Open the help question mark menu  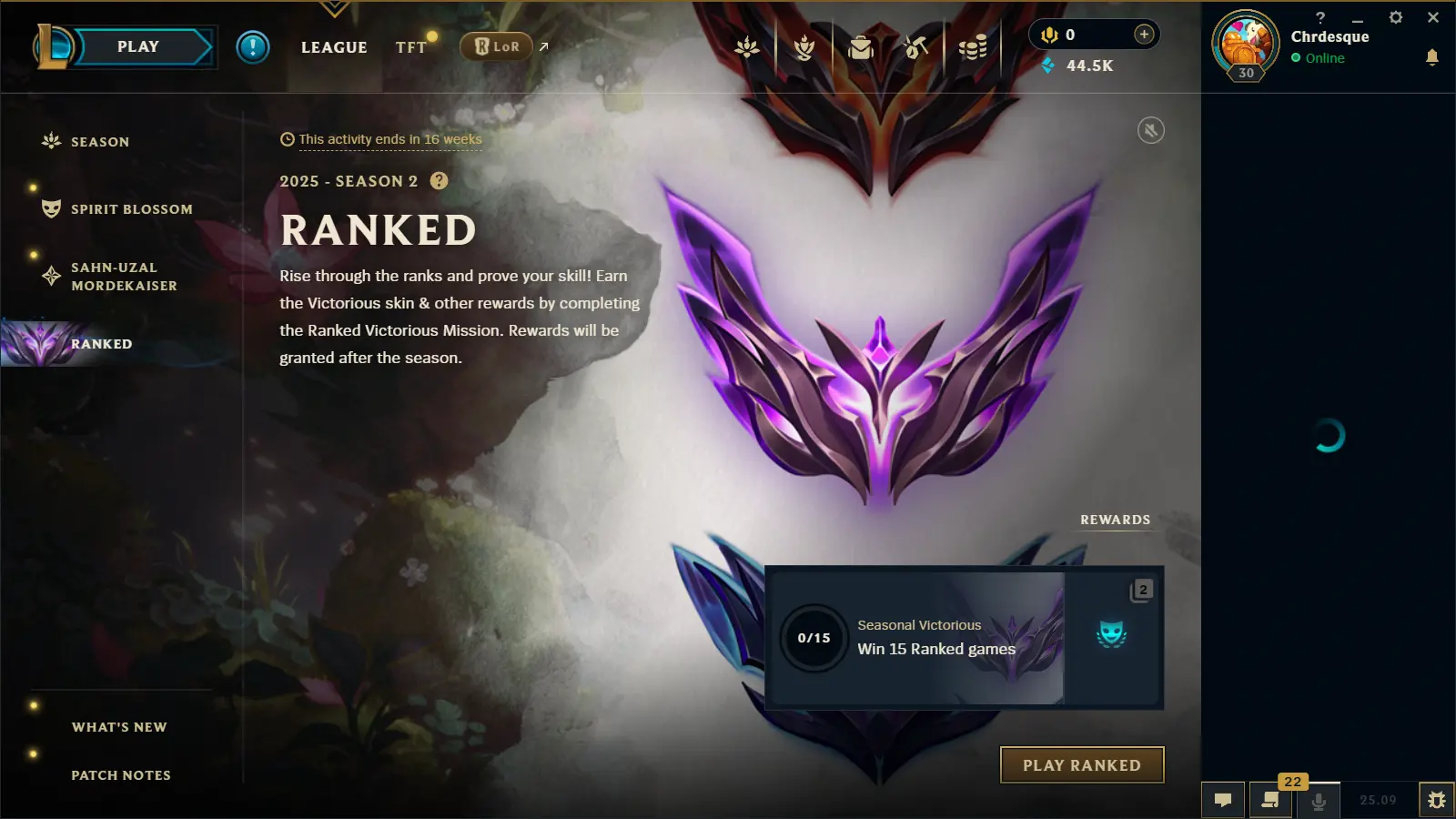tap(1320, 16)
